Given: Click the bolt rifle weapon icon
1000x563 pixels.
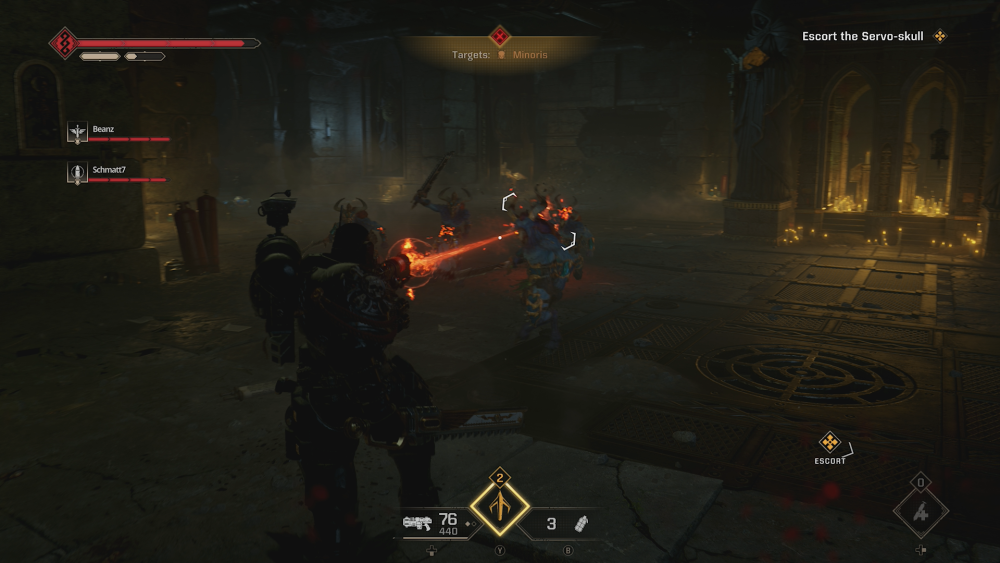Looking at the screenshot, I should tap(417, 522).
